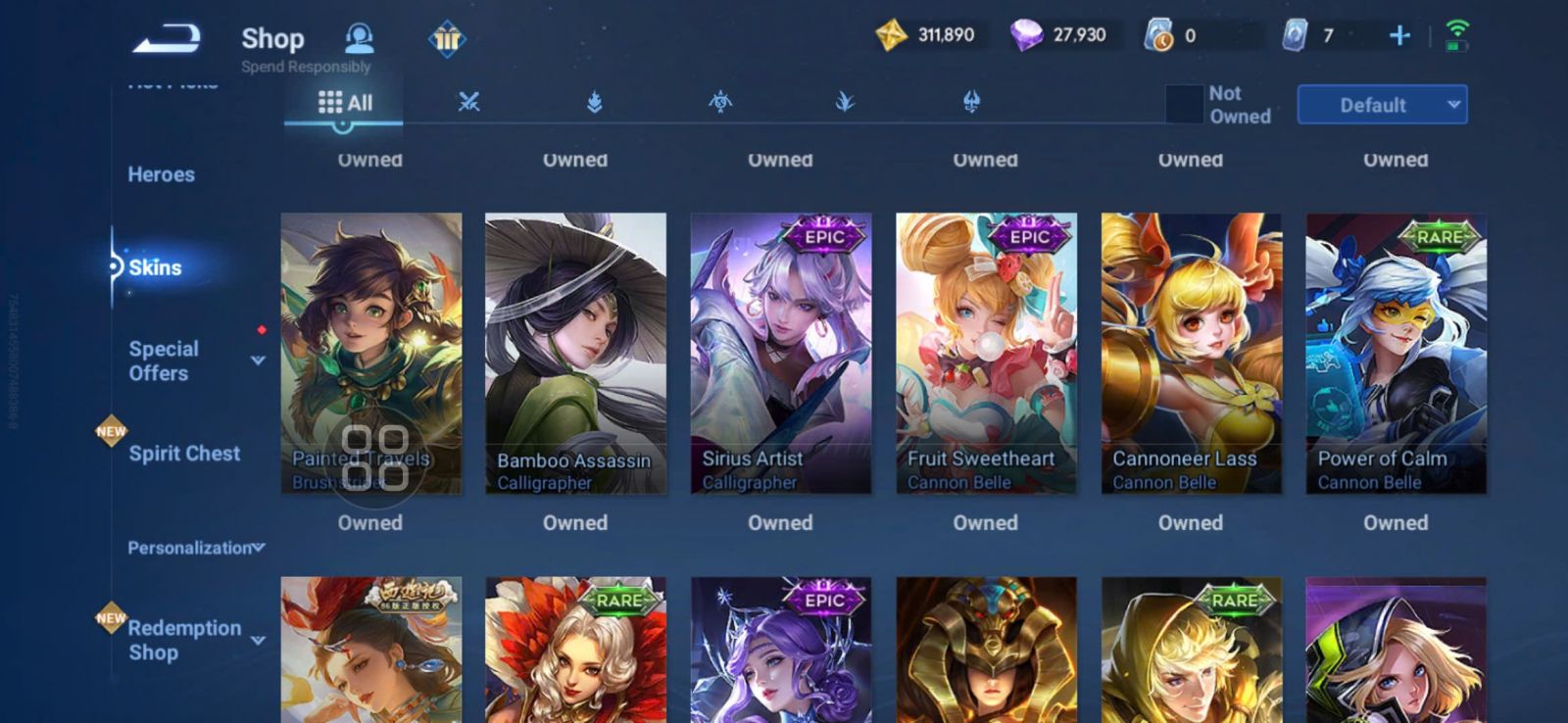The image size is (1568, 723).
Task: Select the Skins menu entry
Action: pos(155,267)
